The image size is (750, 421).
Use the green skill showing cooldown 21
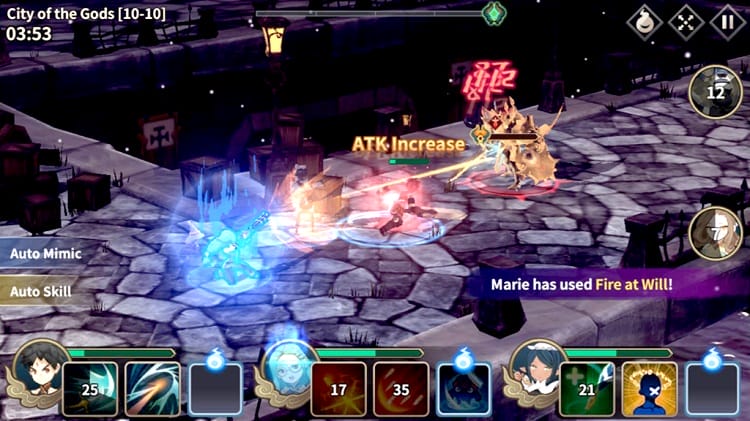(x=588, y=389)
